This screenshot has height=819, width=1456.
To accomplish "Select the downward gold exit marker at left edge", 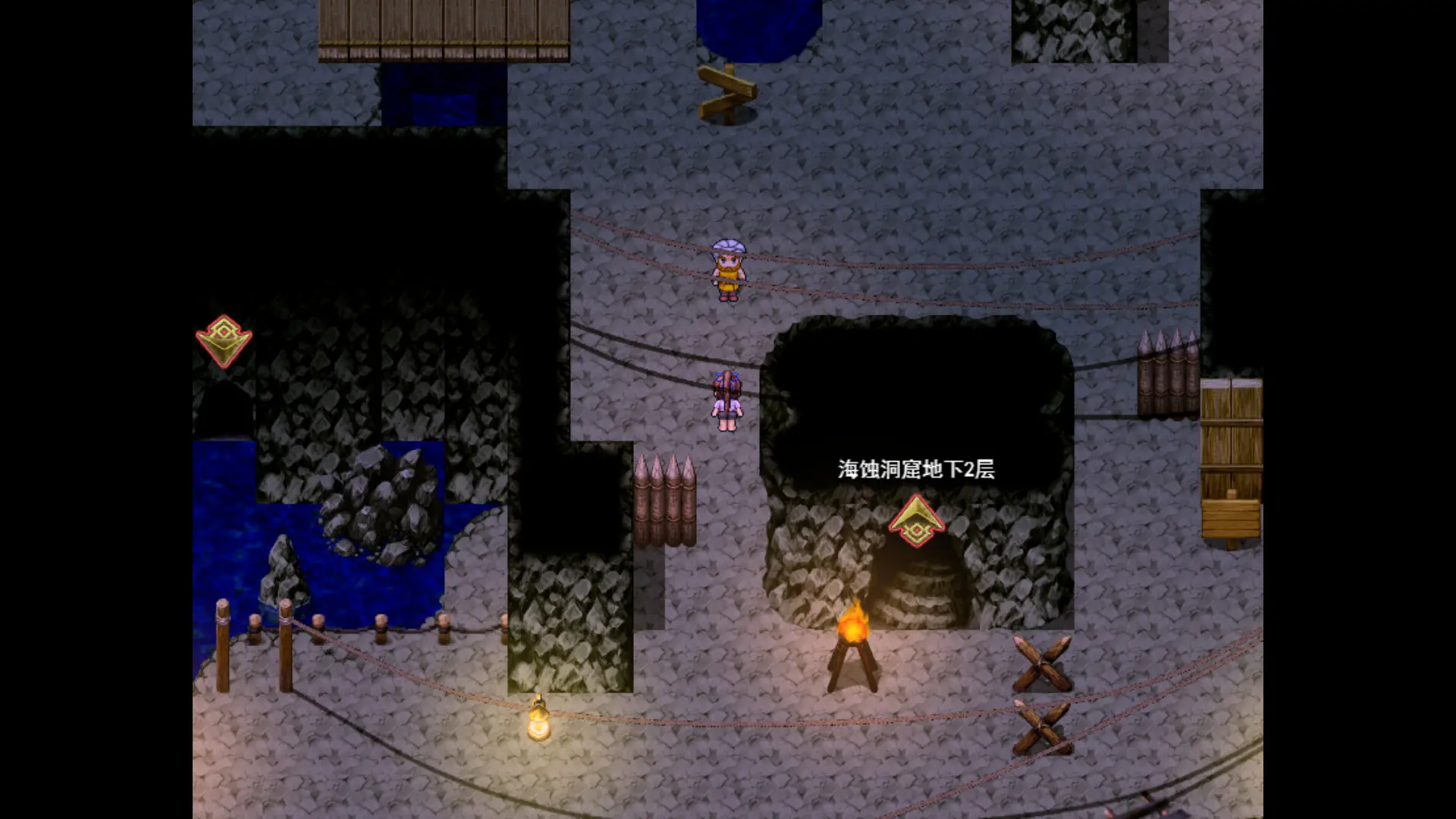I will pyautogui.click(x=224, y=341).
